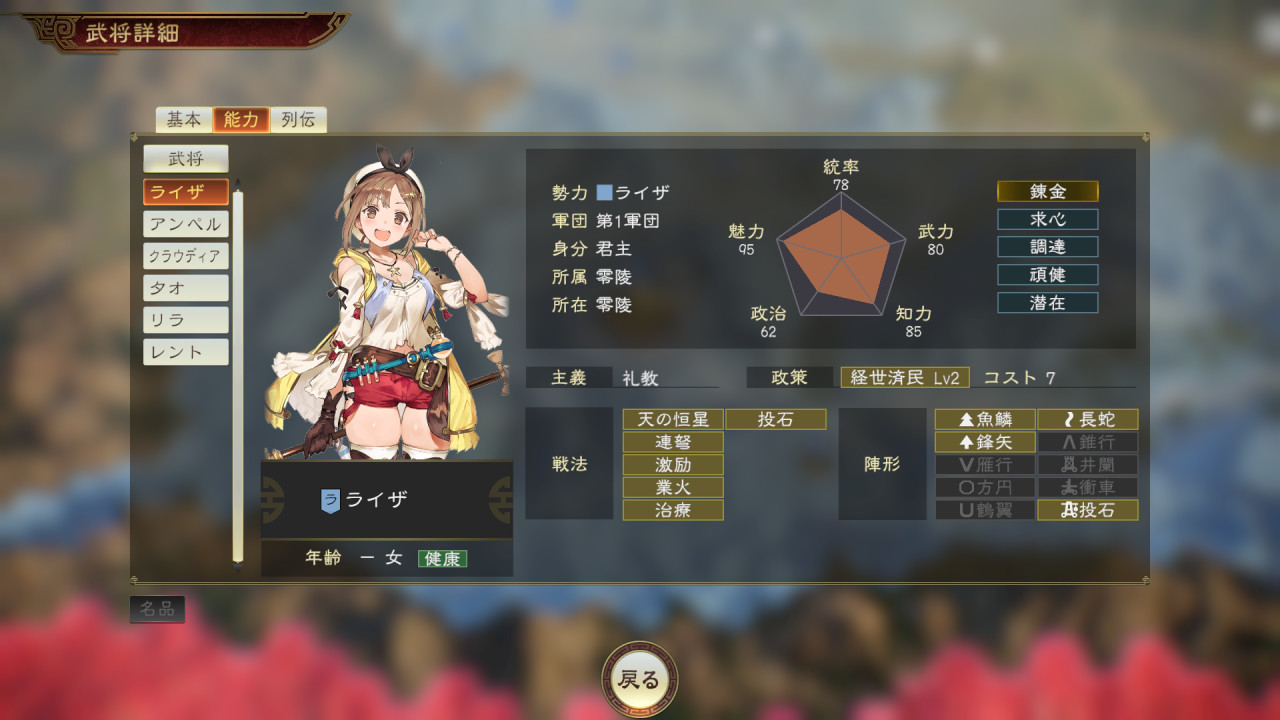Open the 列伝 tab
1280x720 pixels.
pyautogui.click(x=297, y=119)
